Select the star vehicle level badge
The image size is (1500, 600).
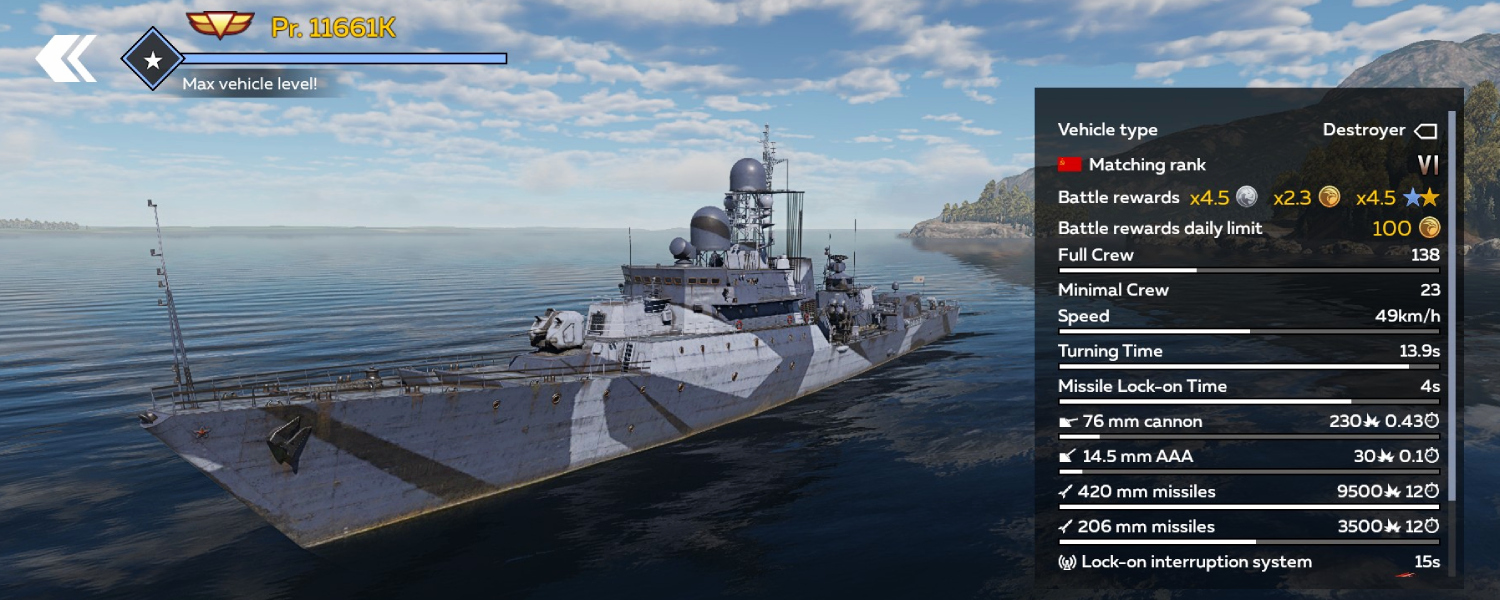click(152, 60)
